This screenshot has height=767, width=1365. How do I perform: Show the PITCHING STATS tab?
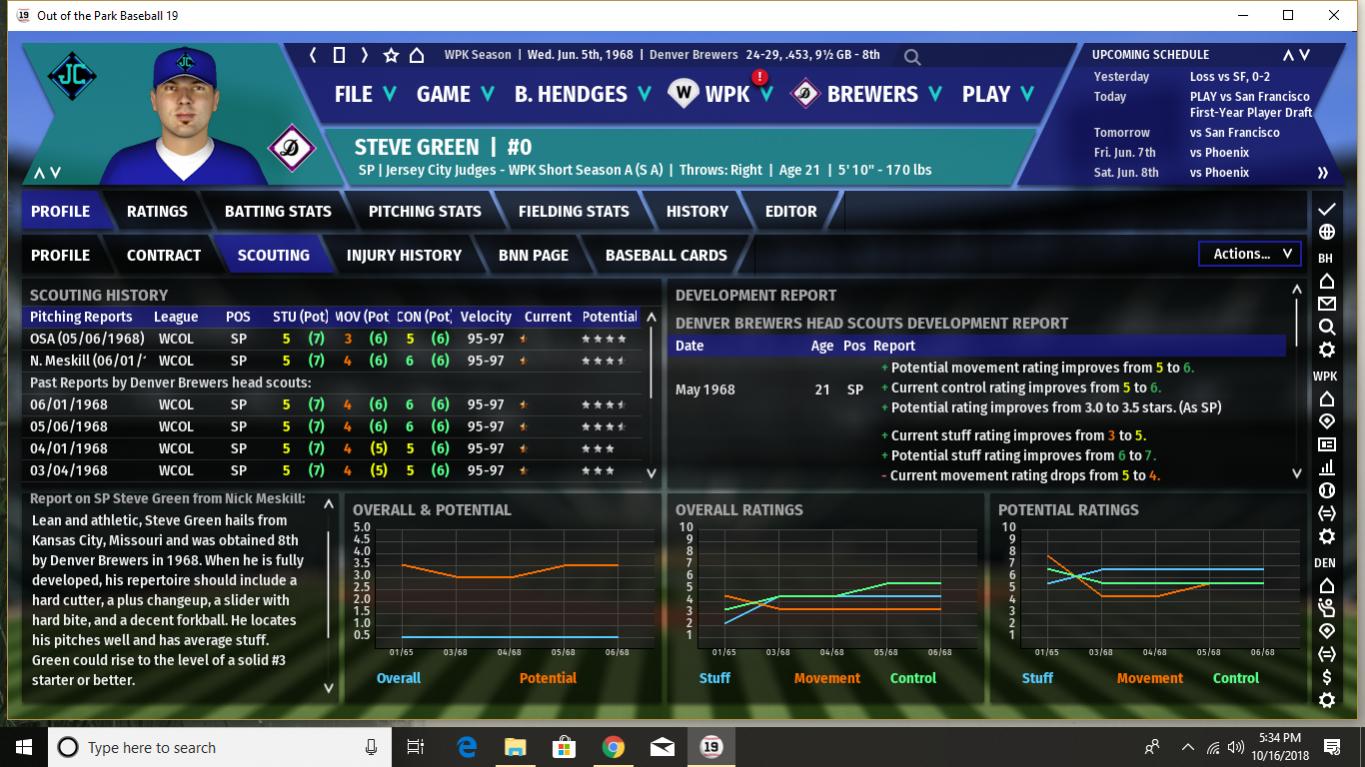(425, 211)
